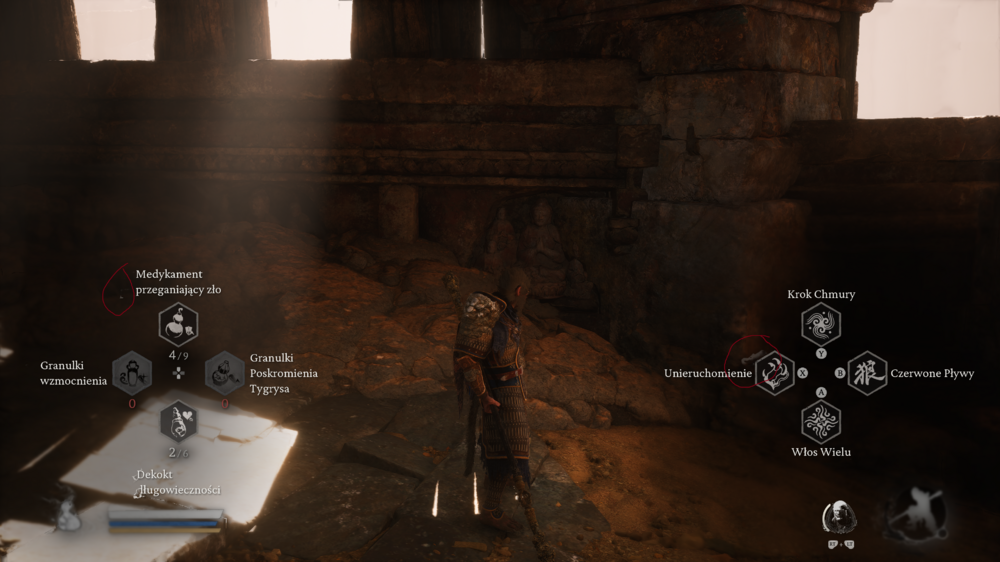
Task: Click the white gourd icon beside the bars
Action: pos(68,513)
